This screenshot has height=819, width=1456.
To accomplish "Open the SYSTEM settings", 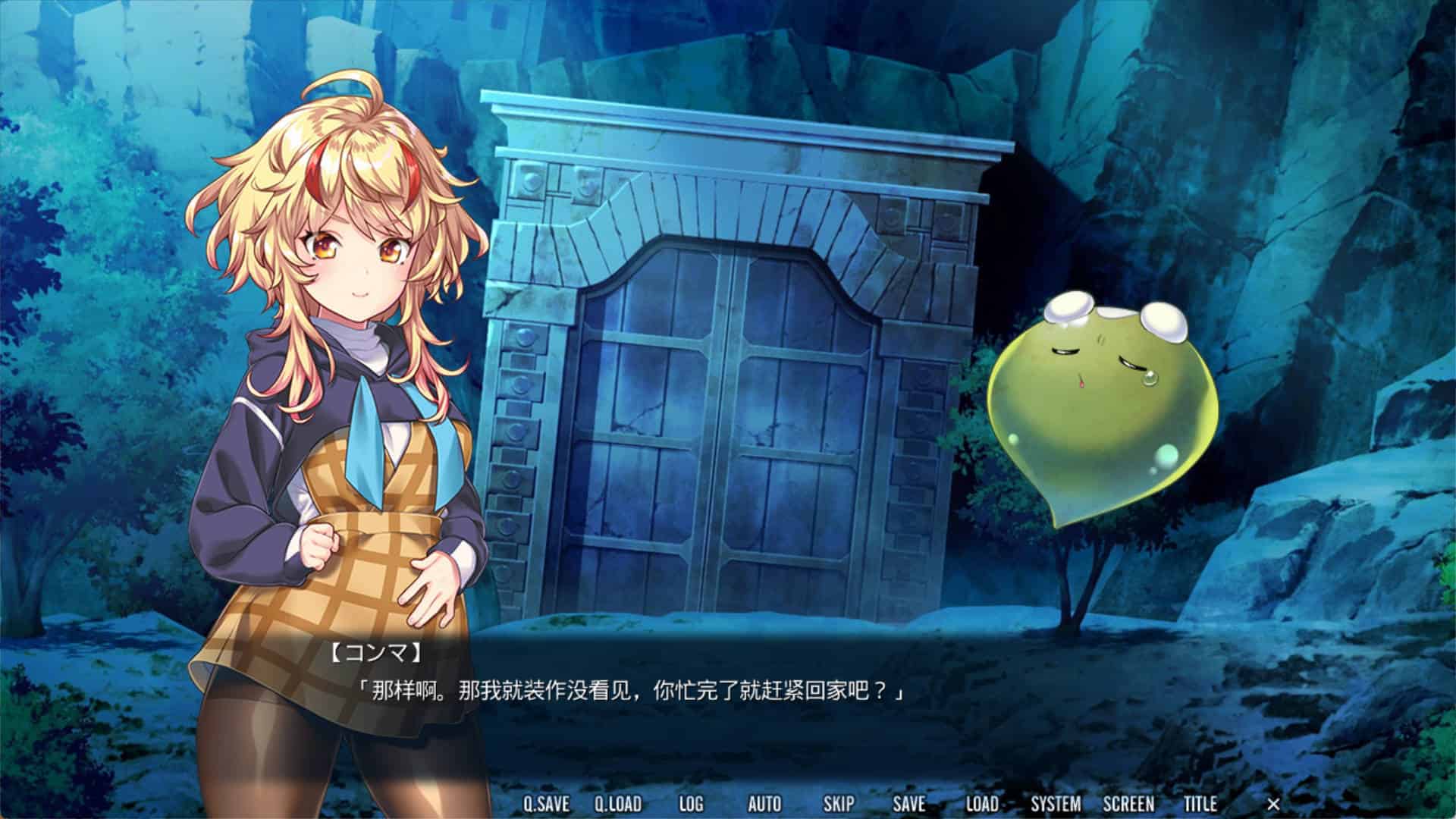I will click(1056, 804).
